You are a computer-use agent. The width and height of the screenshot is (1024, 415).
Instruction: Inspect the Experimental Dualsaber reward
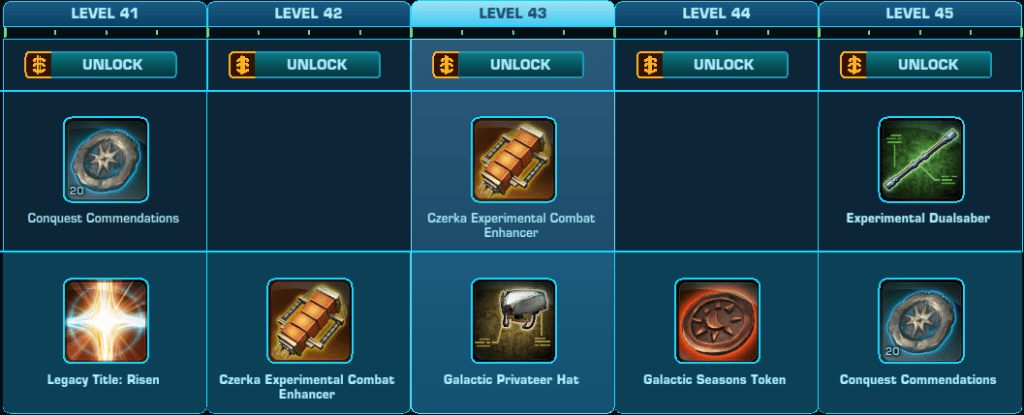pos(921,160)
